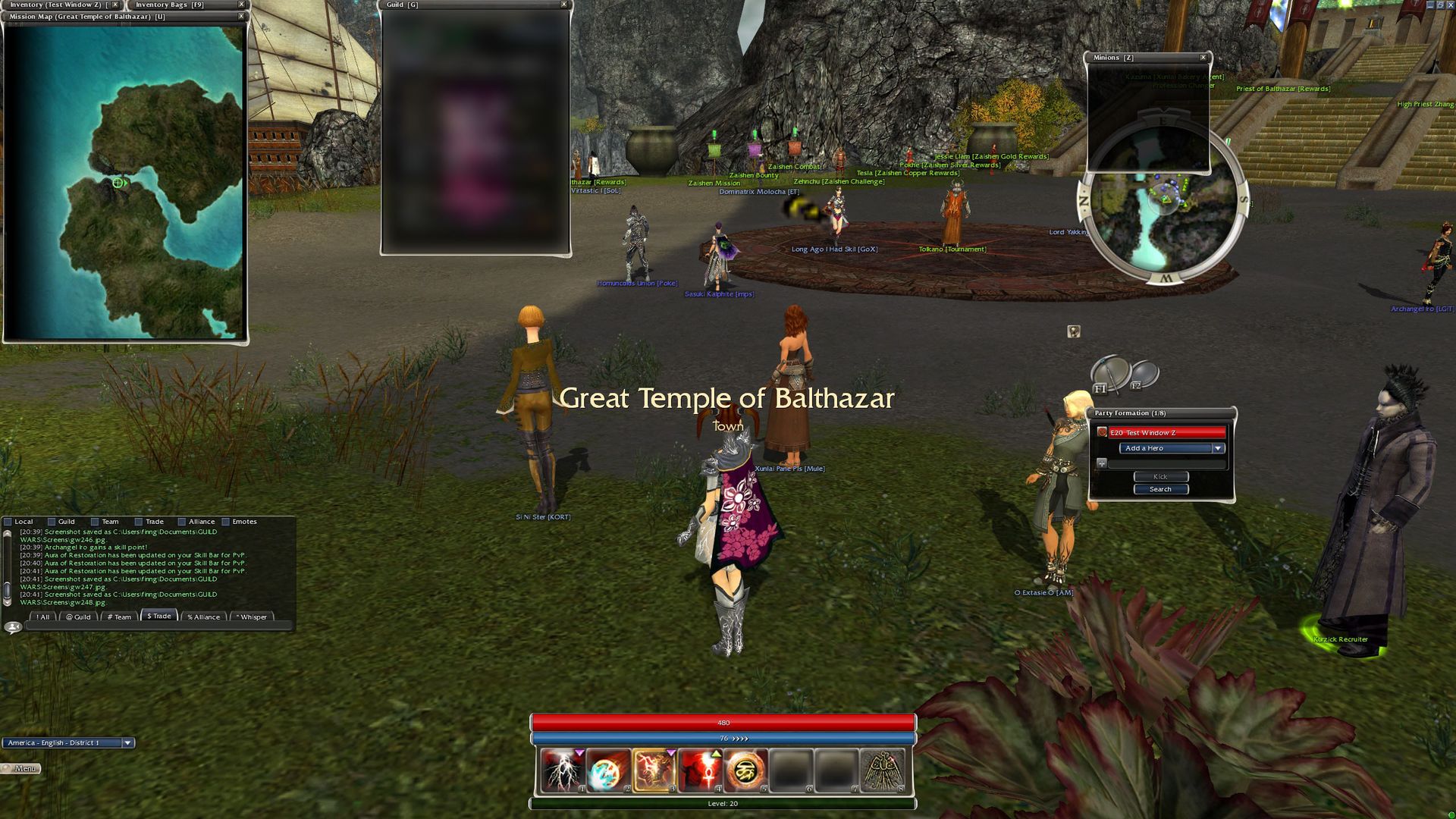This screenshot has height=819, width=1456.
Task: Click the Mission Map of the island
Action: click(x=125, y=182)
